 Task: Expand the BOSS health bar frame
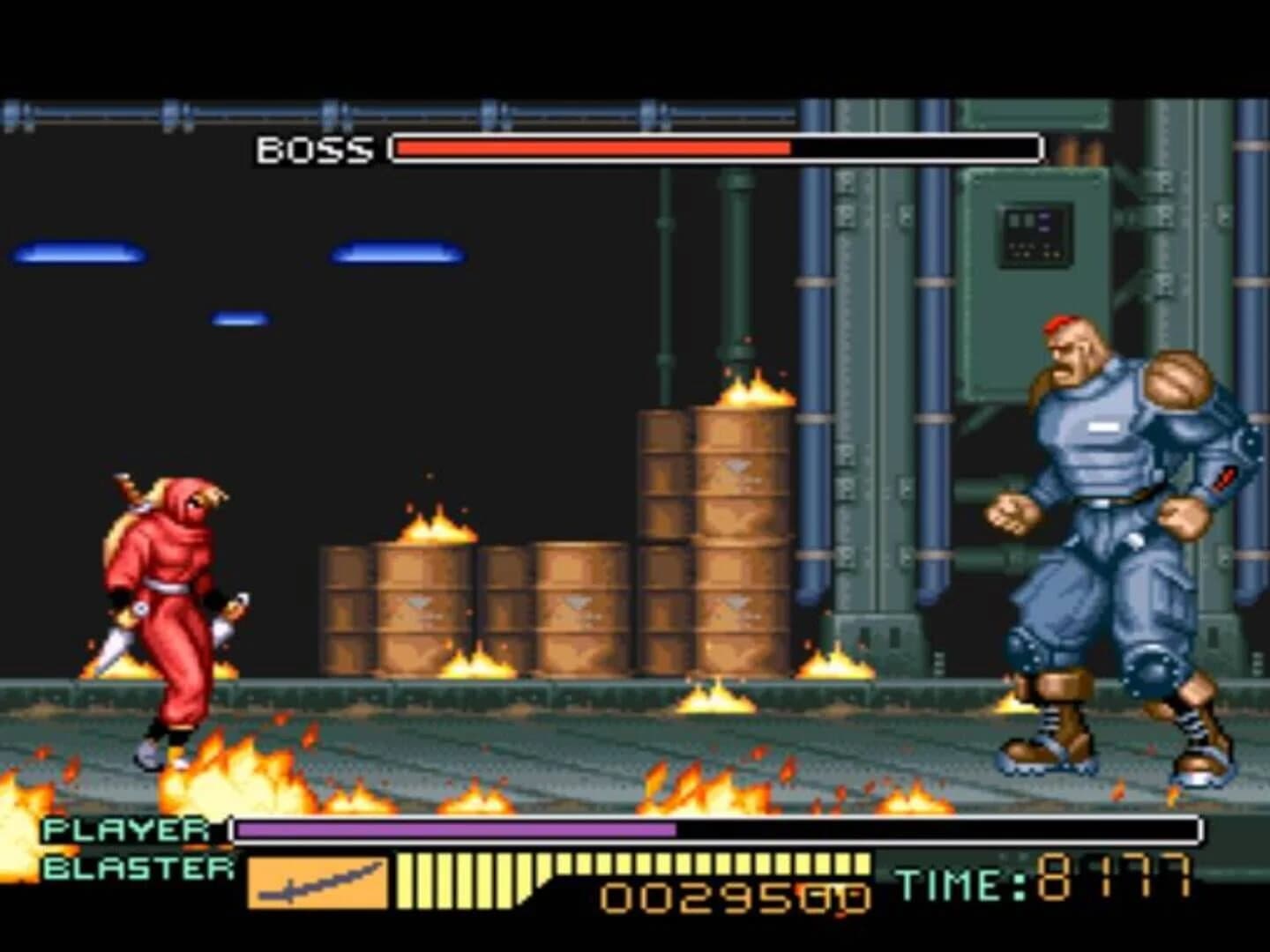coord(714,146)
